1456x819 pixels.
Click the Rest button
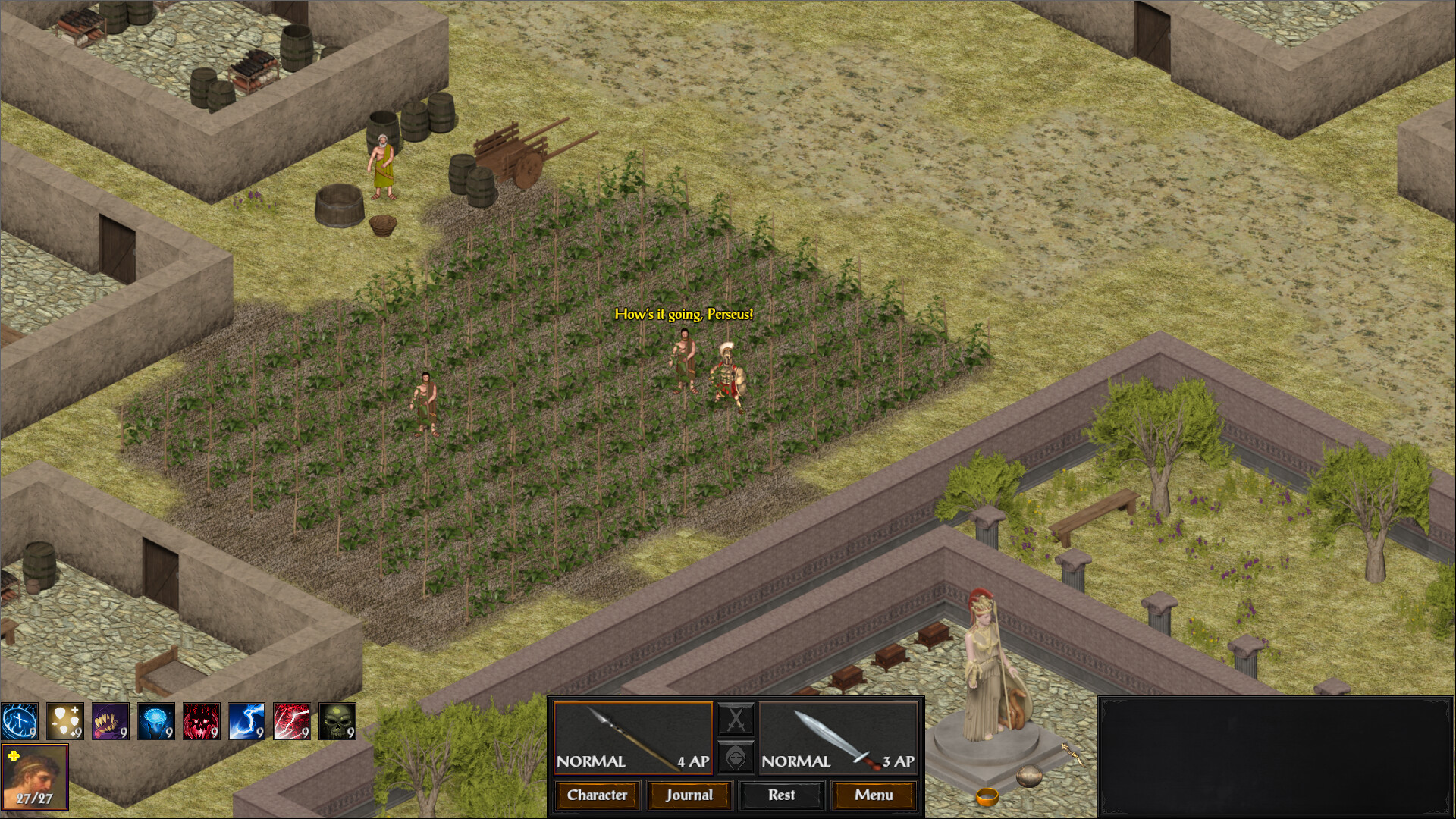pyautogui.click(x=782, y=795)
